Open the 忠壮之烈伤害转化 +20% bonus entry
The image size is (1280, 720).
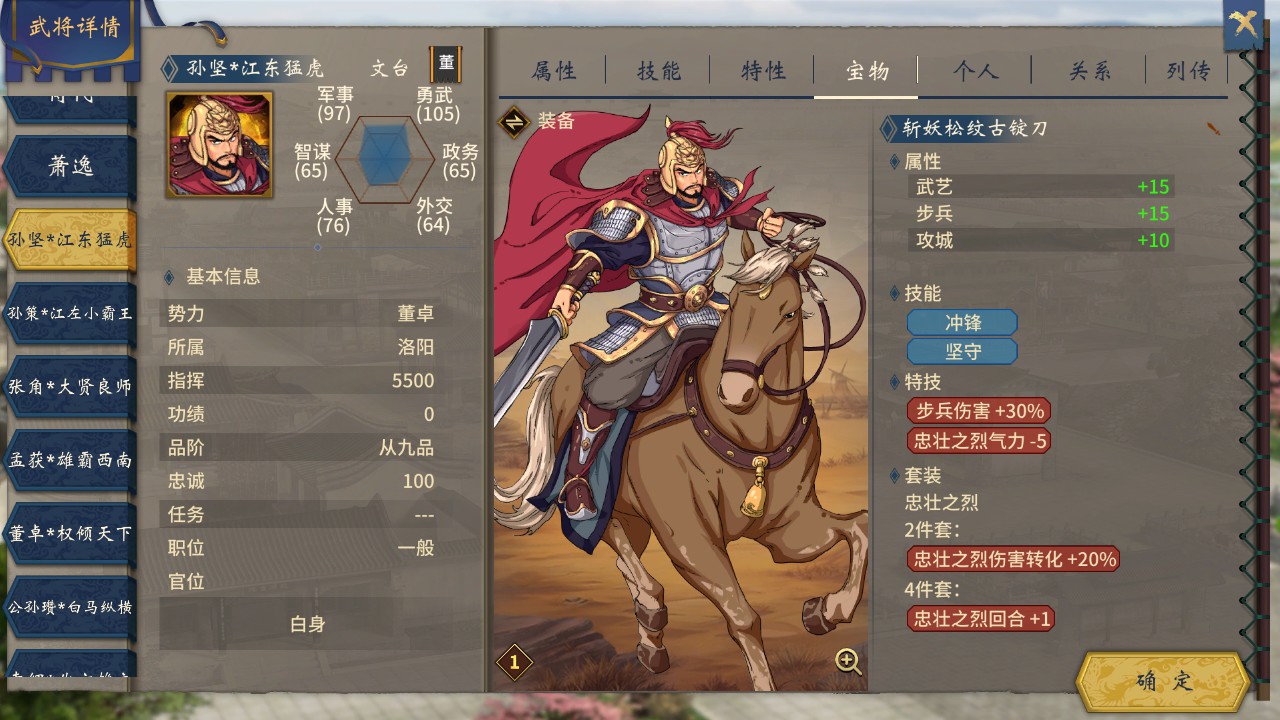pos(1013,559)
